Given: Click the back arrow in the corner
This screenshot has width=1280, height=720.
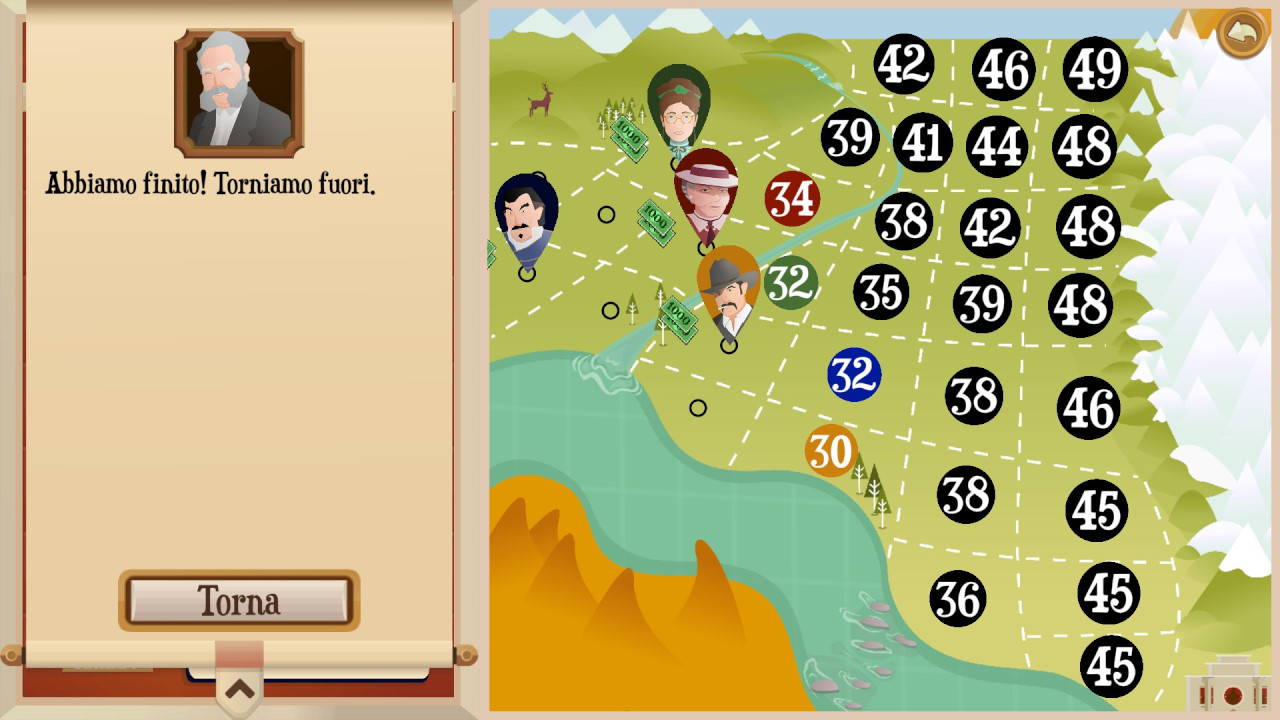Looking at the screenshot, I should click(1242, 34).
